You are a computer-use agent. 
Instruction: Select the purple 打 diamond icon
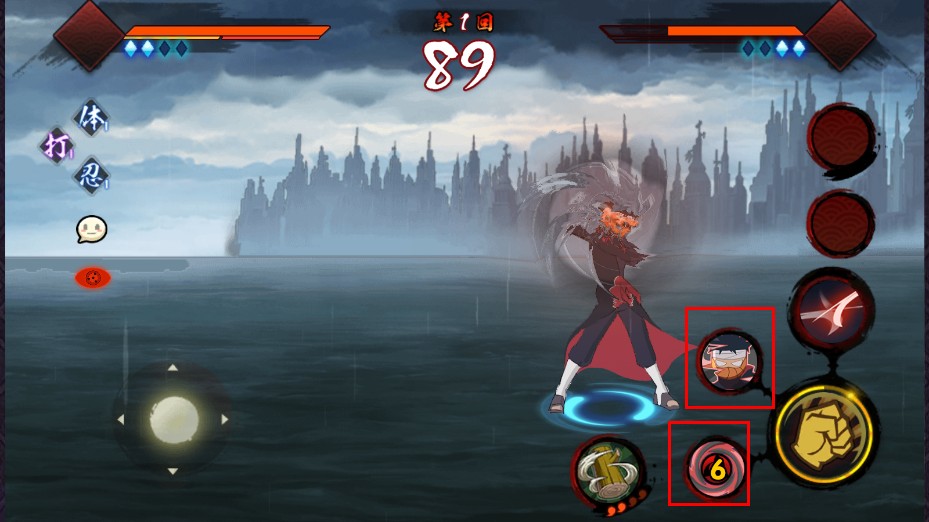click(56, 146)
